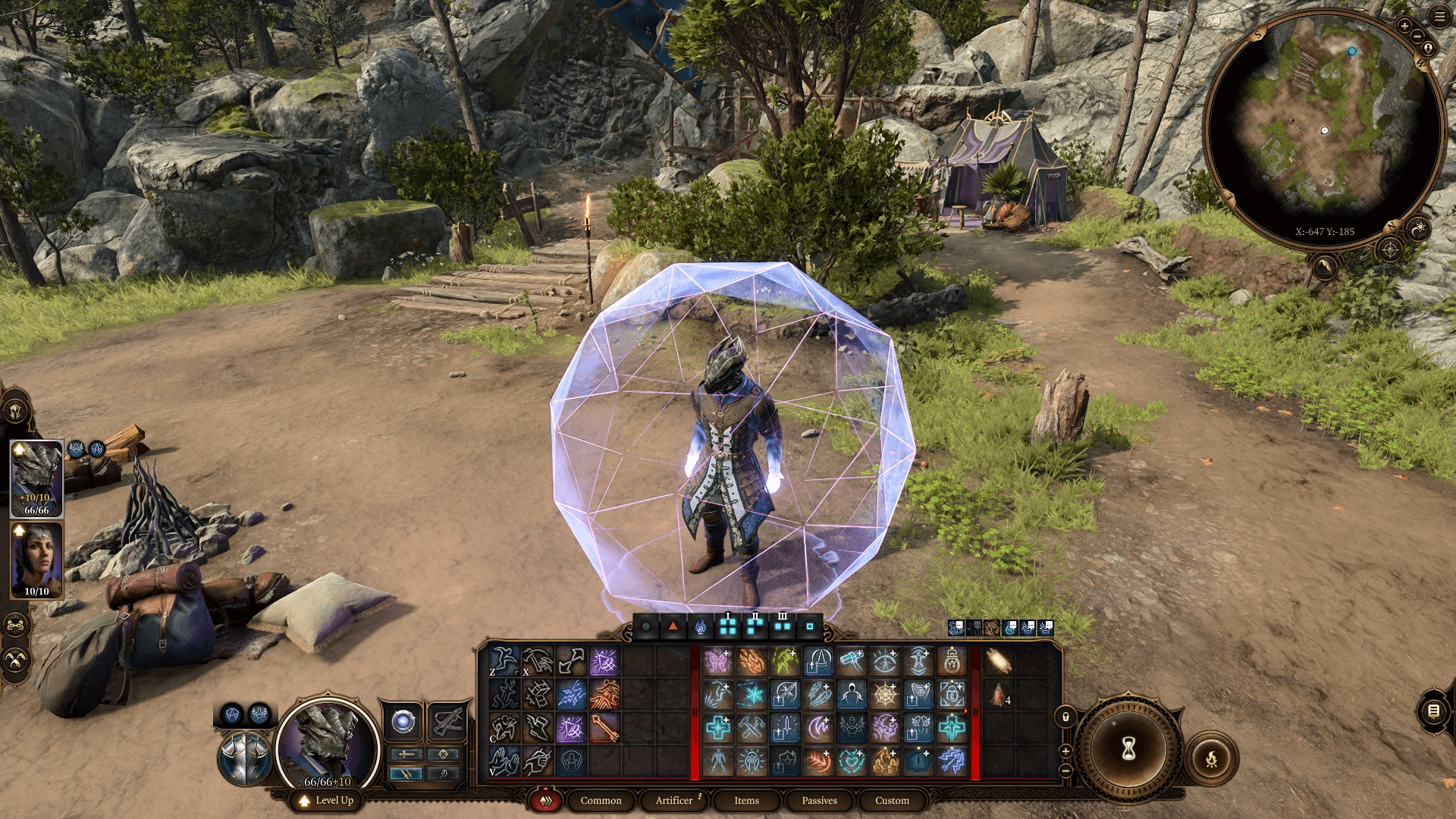Open the spell search magnifier in the weapon panel
Screen dimensions: 1456x819
click(445, 773)
